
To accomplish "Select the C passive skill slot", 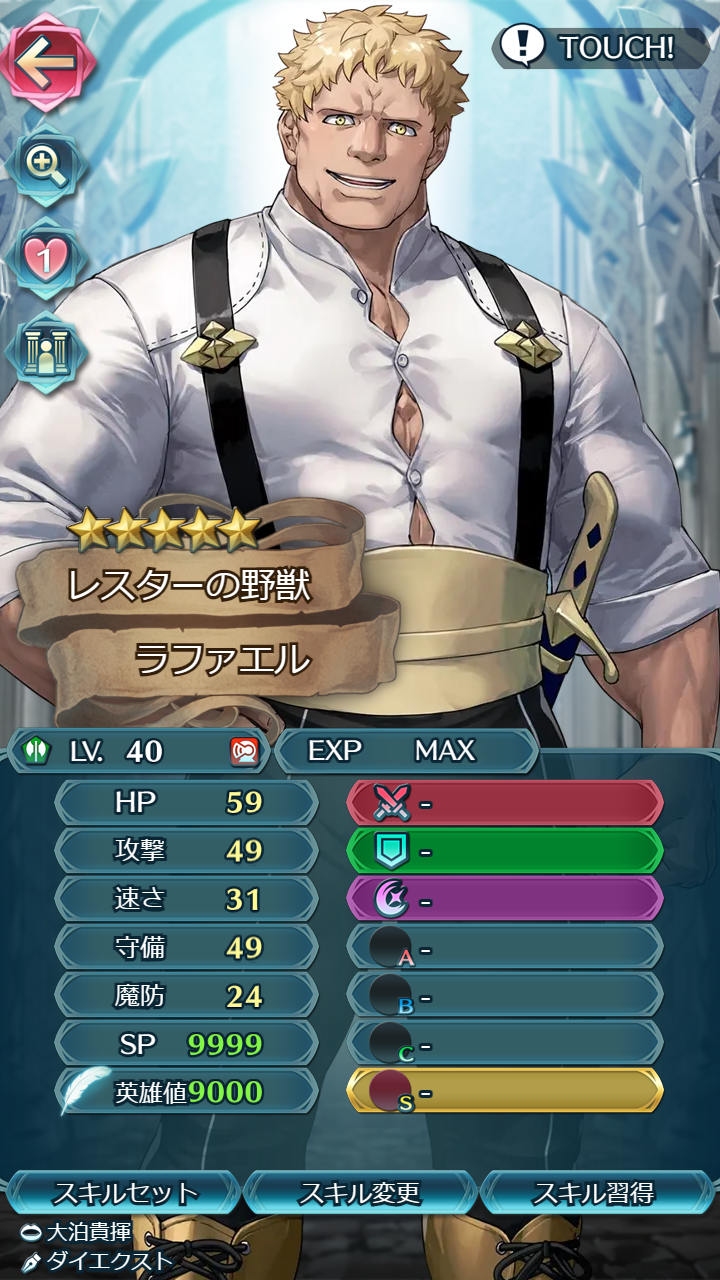I will tap(505, 1044).
